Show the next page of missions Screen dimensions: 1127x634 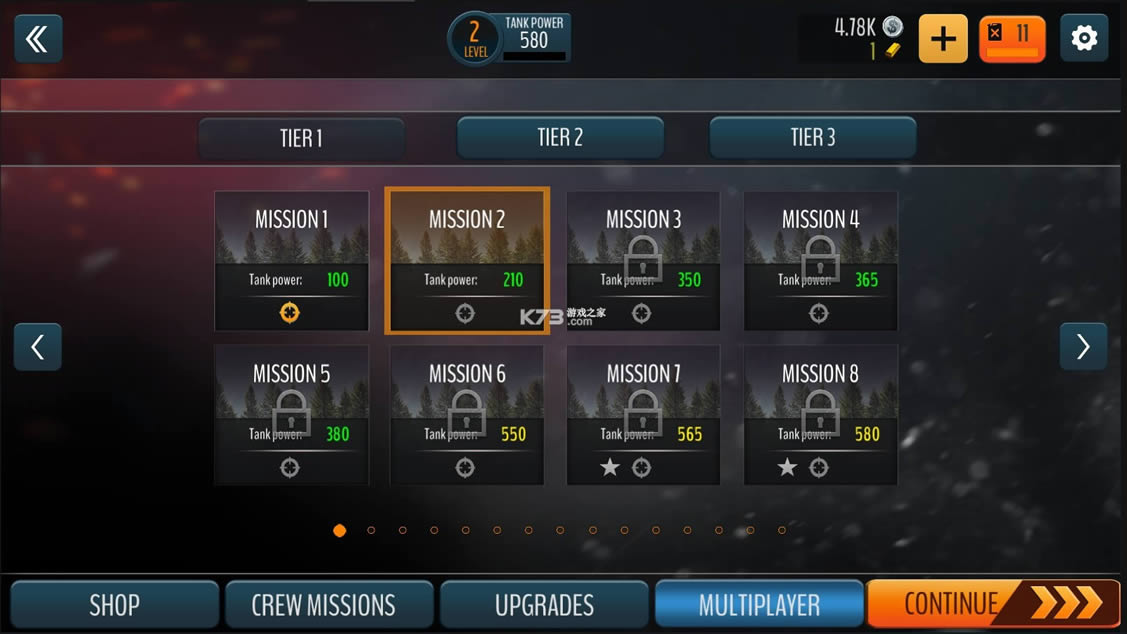[x=1083, y=347]
